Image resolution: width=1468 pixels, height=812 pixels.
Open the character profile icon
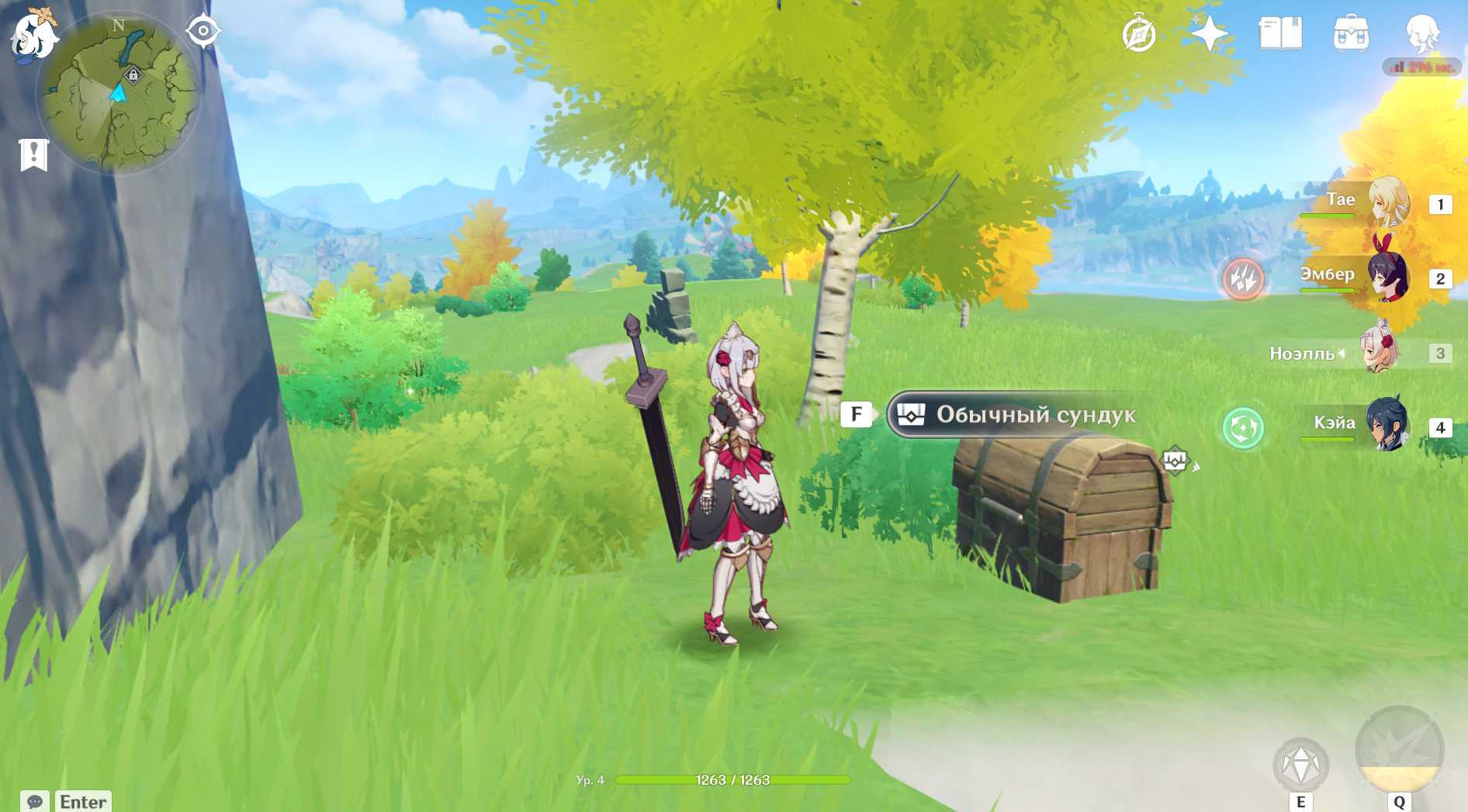click(1422, 34)
